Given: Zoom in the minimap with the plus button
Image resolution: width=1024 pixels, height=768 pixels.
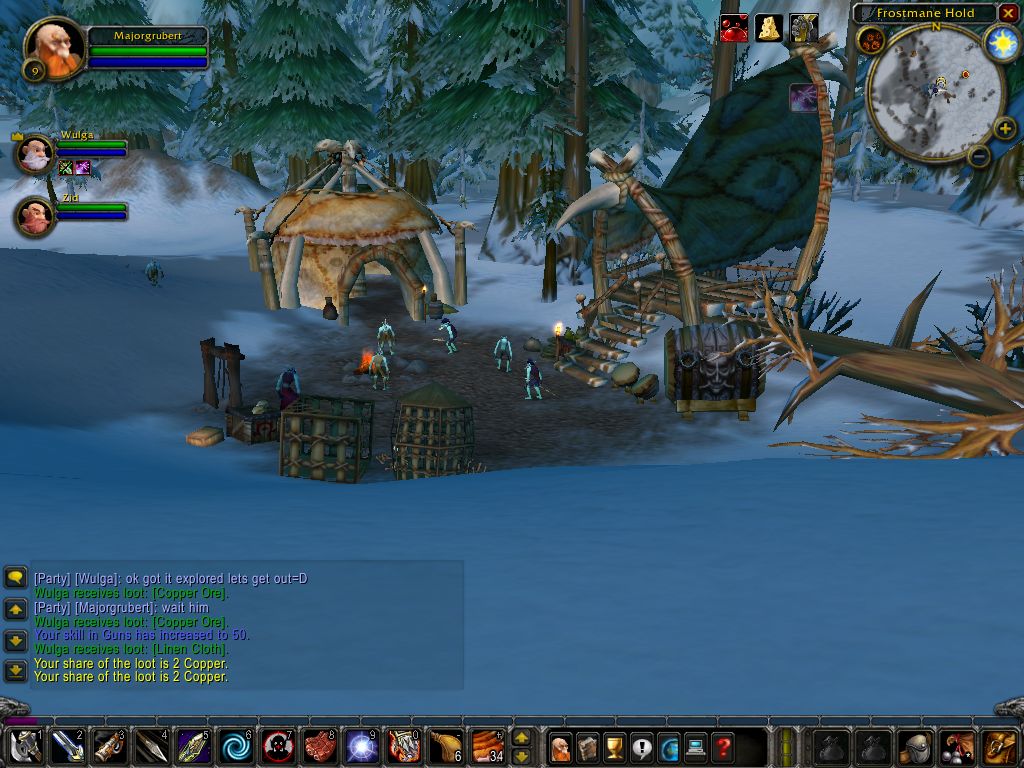Looking at the screenshot, I should (1004, 128).
